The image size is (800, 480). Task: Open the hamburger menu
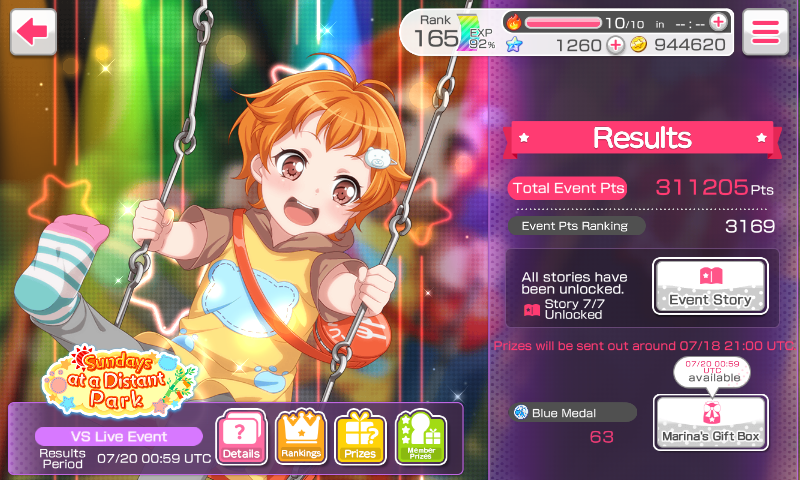click(x=766, y=31)
